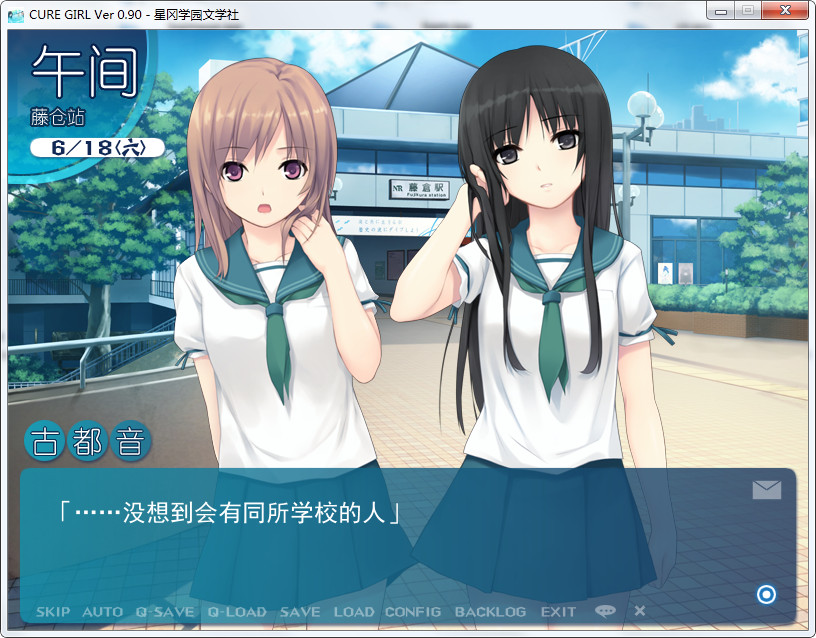Image resolution: width=816 pixels, height=638 pixels.
Task: Hide the dialogue box with the X
Action: 640,611
